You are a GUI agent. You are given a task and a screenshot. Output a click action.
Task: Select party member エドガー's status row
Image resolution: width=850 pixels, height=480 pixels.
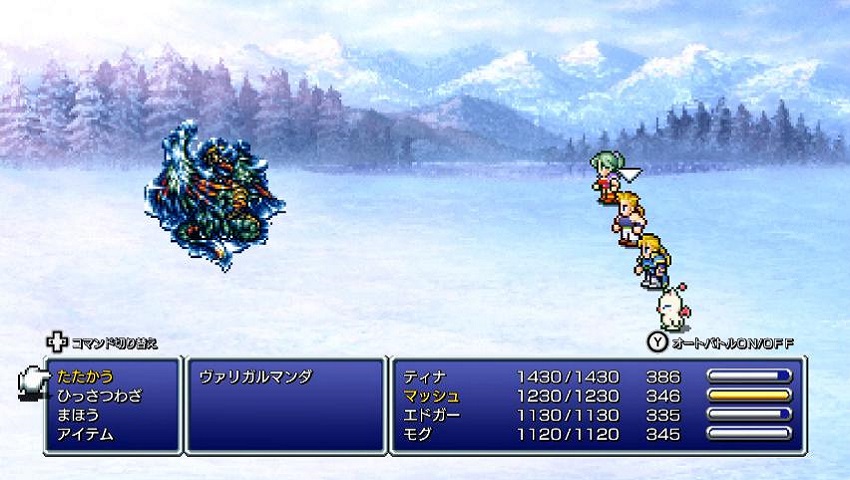click(597, 415)
